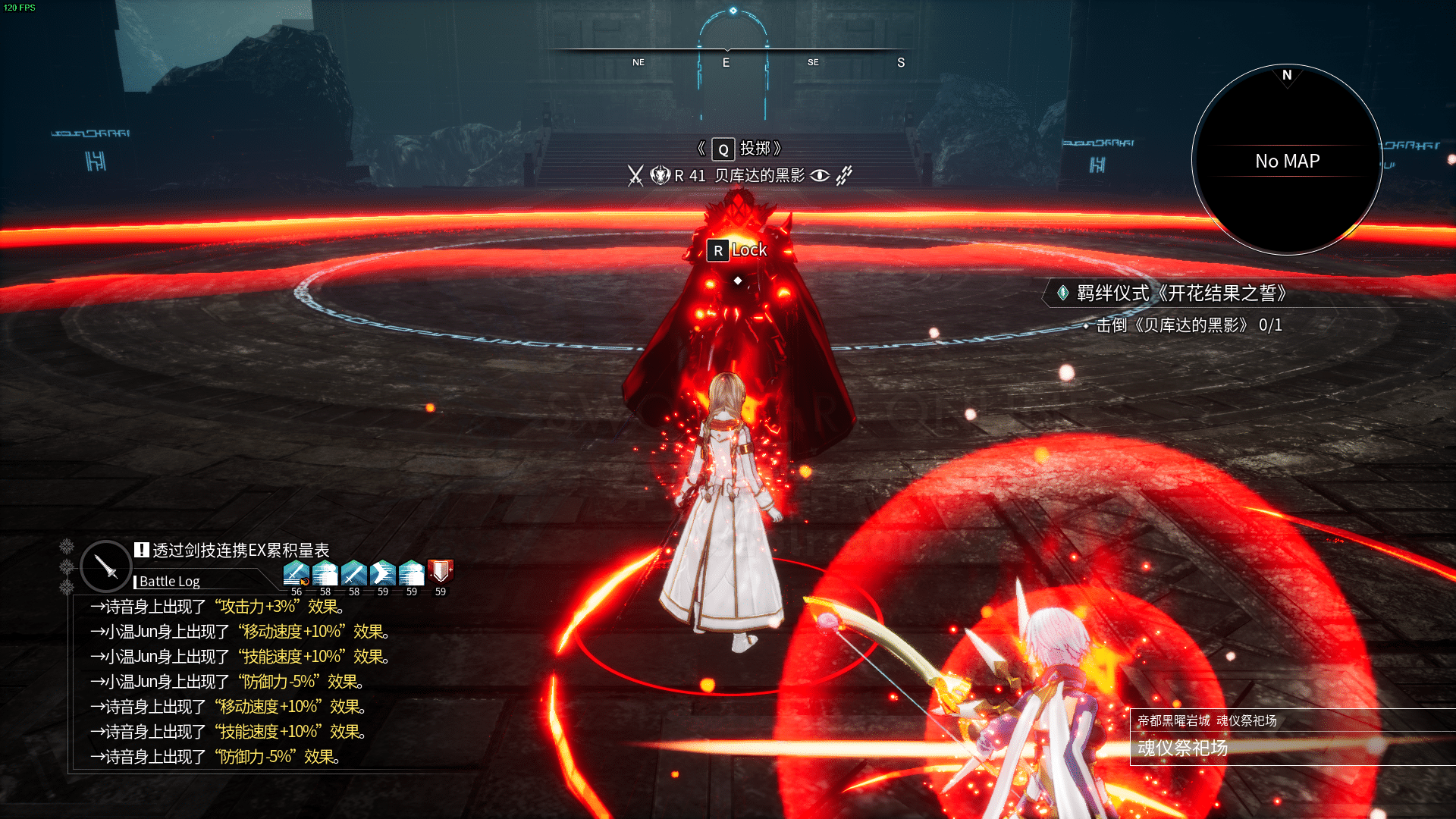Select the white chevron buff icon
1456x819 pixels.
tap(382, 573)
